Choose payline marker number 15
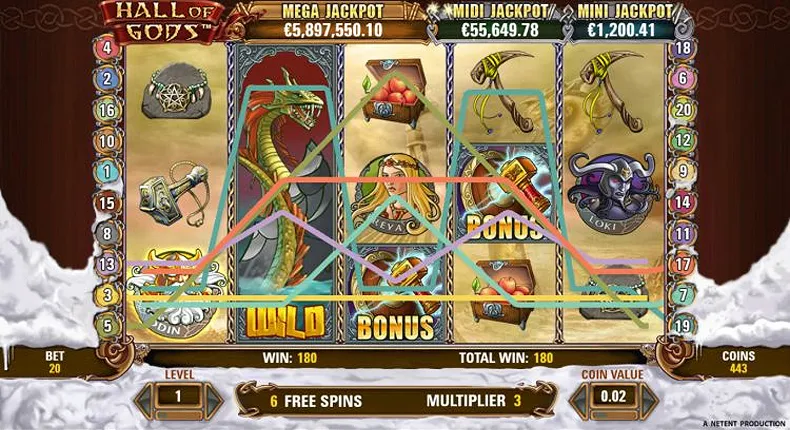 coord(107,202)
